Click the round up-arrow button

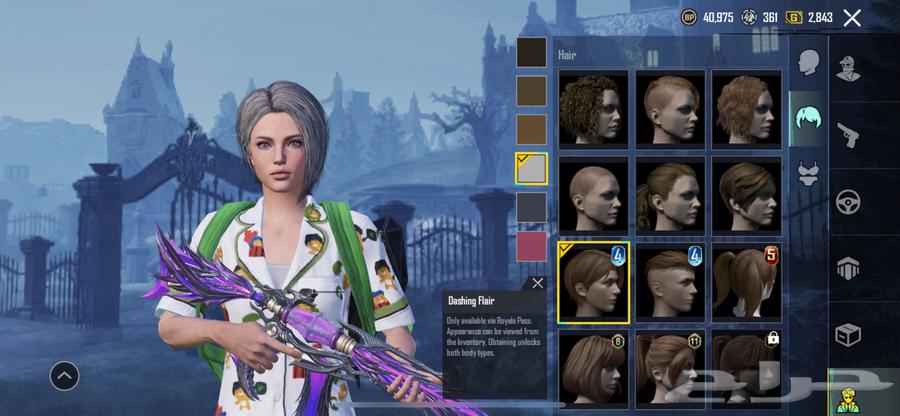coord(64,375)
